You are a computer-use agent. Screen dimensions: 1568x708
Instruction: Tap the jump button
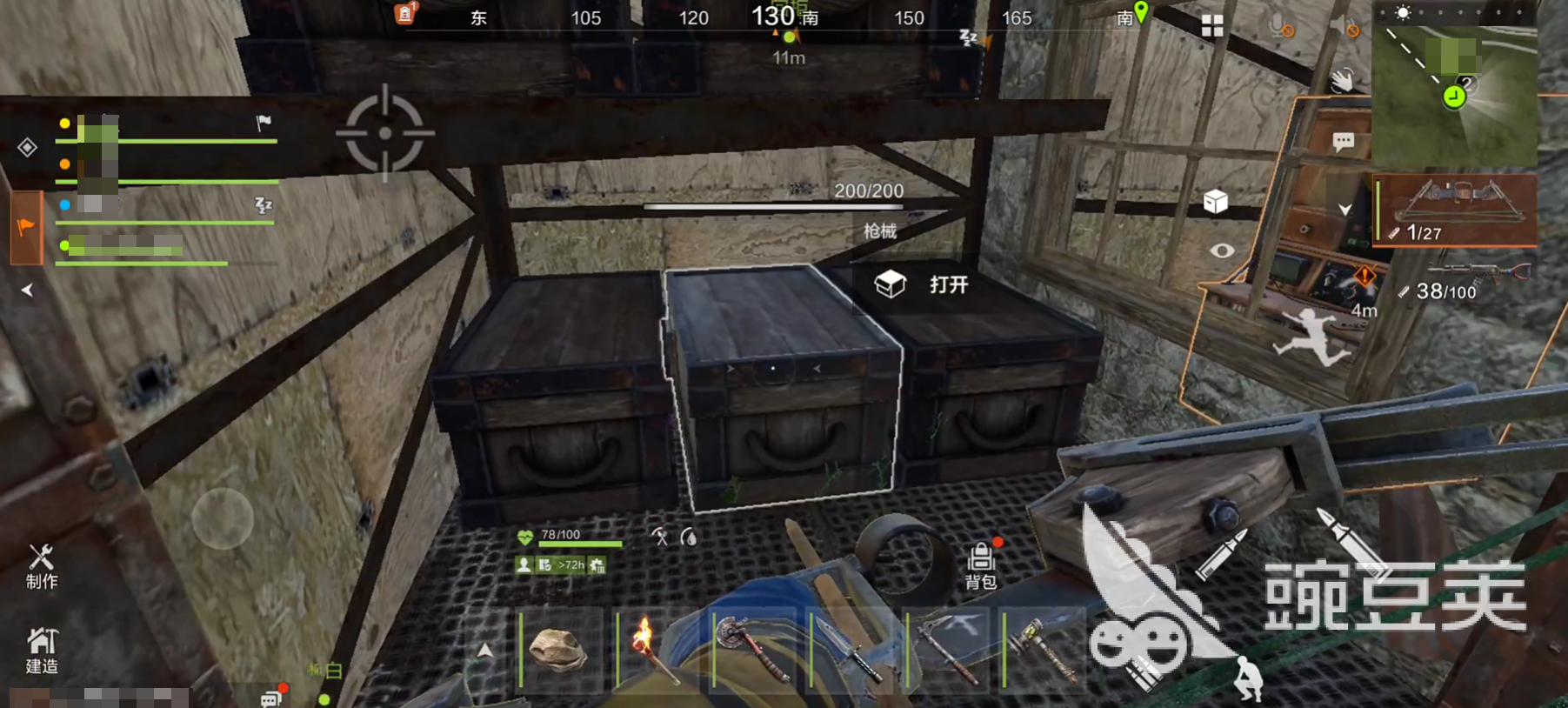pyautogui.click(x=1311, y=337)
